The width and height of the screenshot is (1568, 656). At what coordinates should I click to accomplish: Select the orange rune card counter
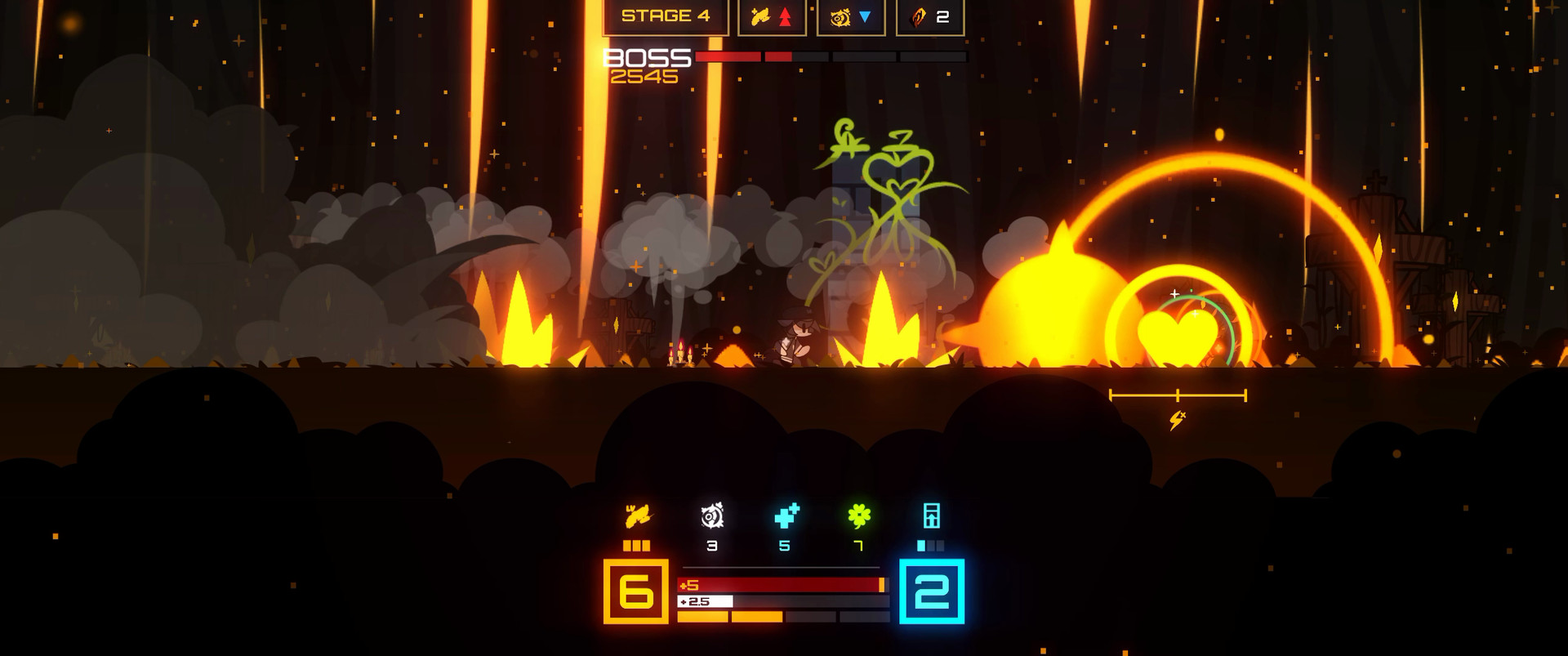[x=930, y=17]
